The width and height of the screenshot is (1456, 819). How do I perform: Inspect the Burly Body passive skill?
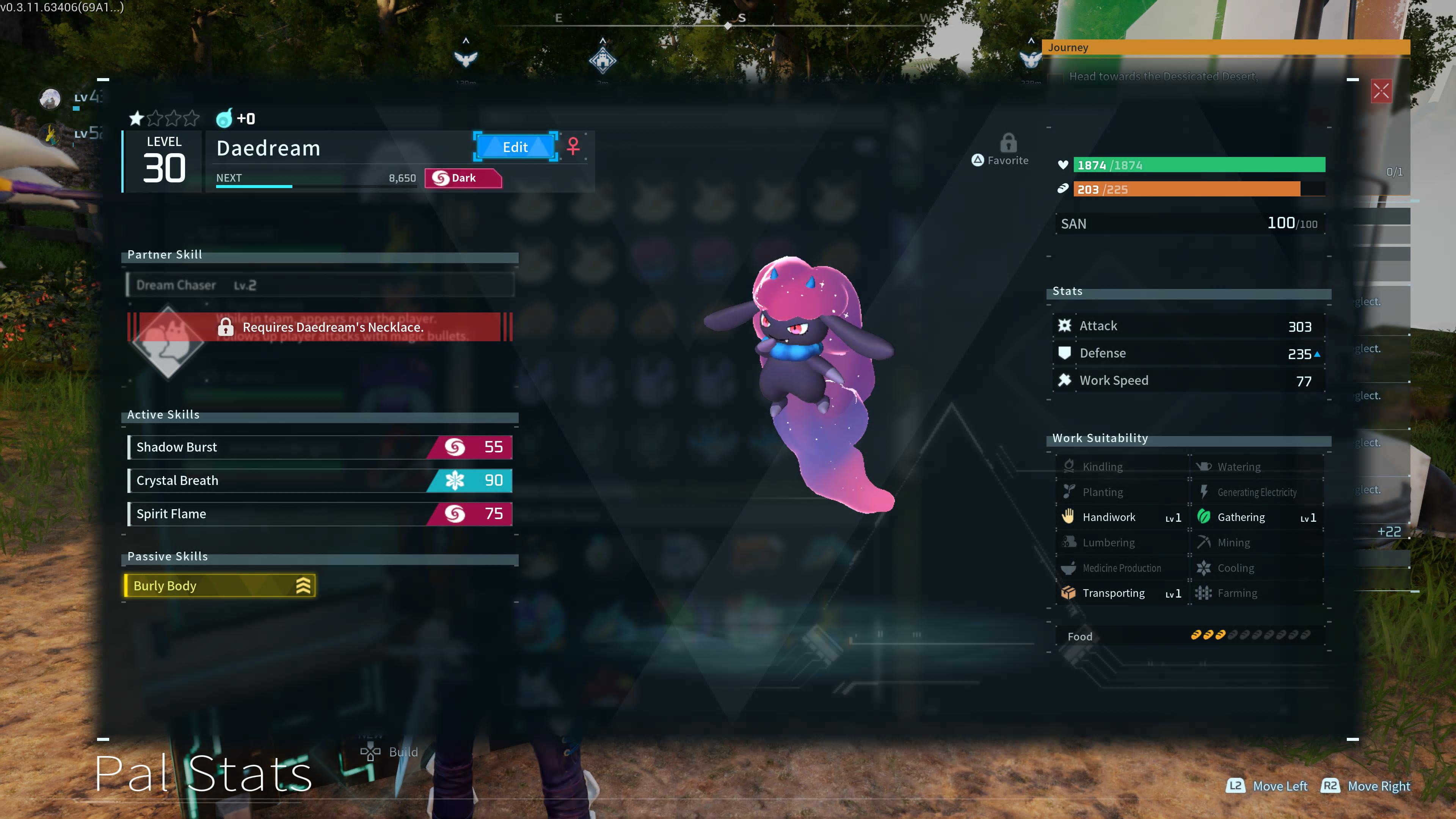(219, 585)
